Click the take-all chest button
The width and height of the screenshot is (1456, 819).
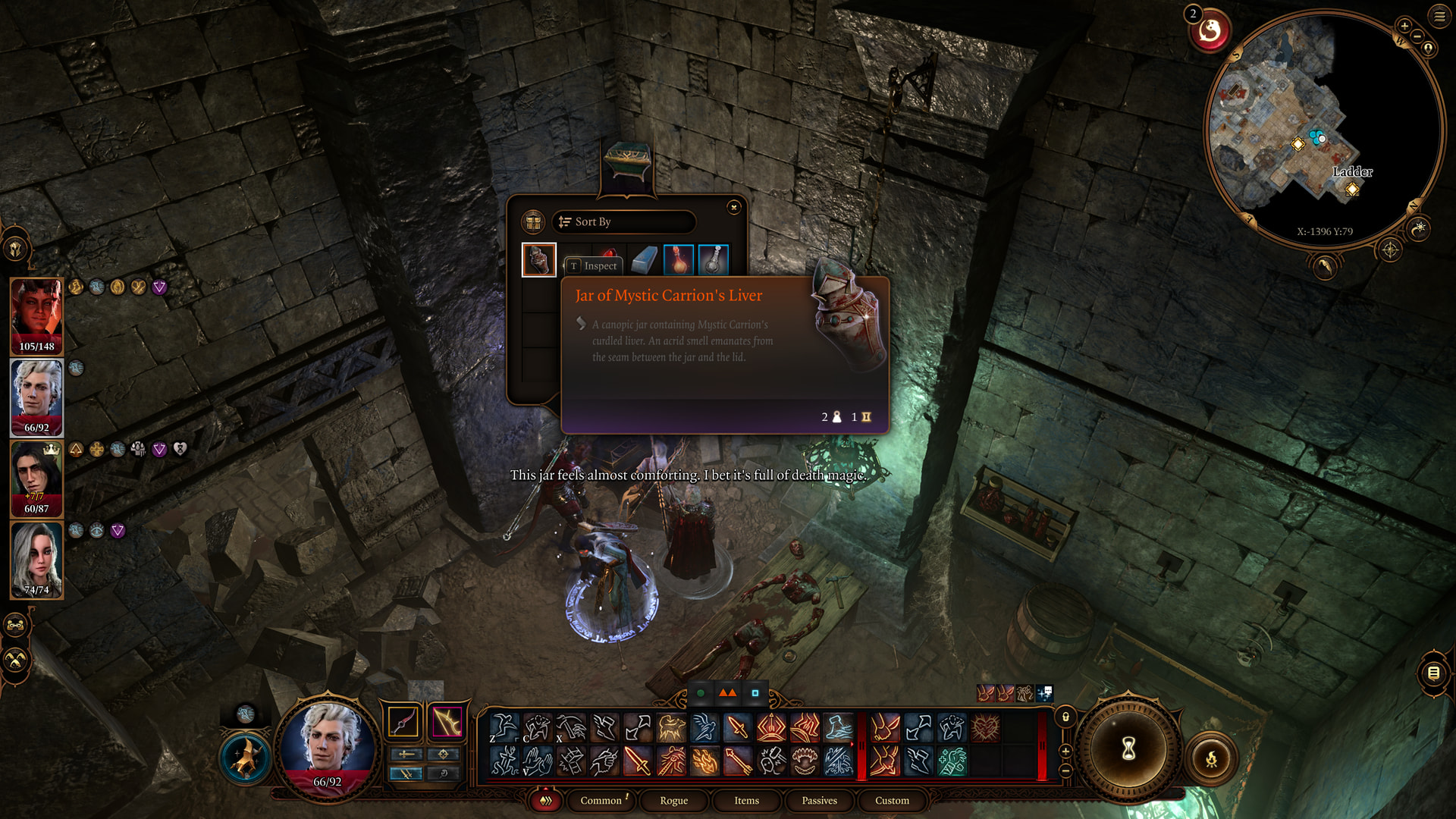[x=533, y=221]
